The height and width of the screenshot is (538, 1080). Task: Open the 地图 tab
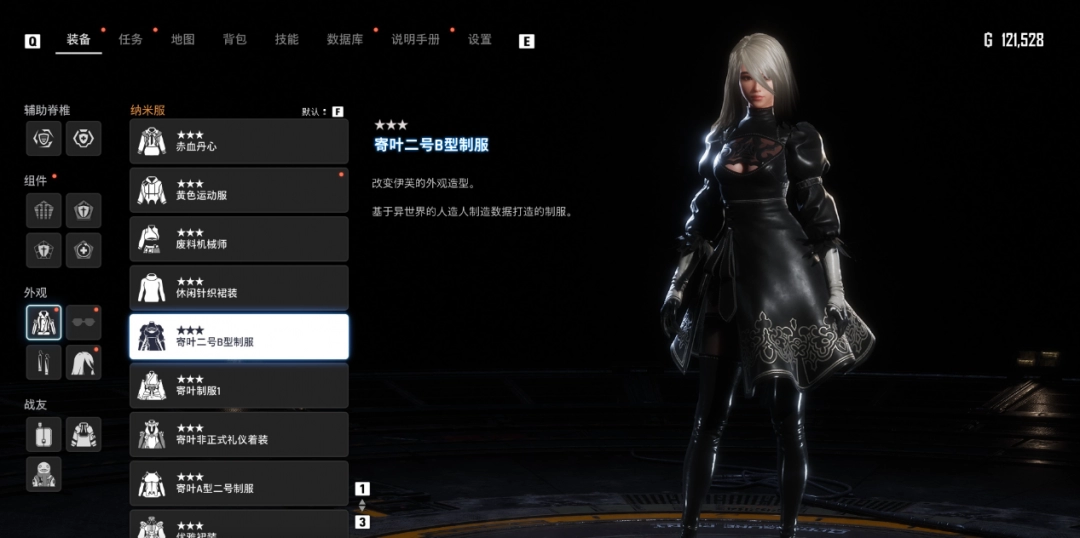183,40
